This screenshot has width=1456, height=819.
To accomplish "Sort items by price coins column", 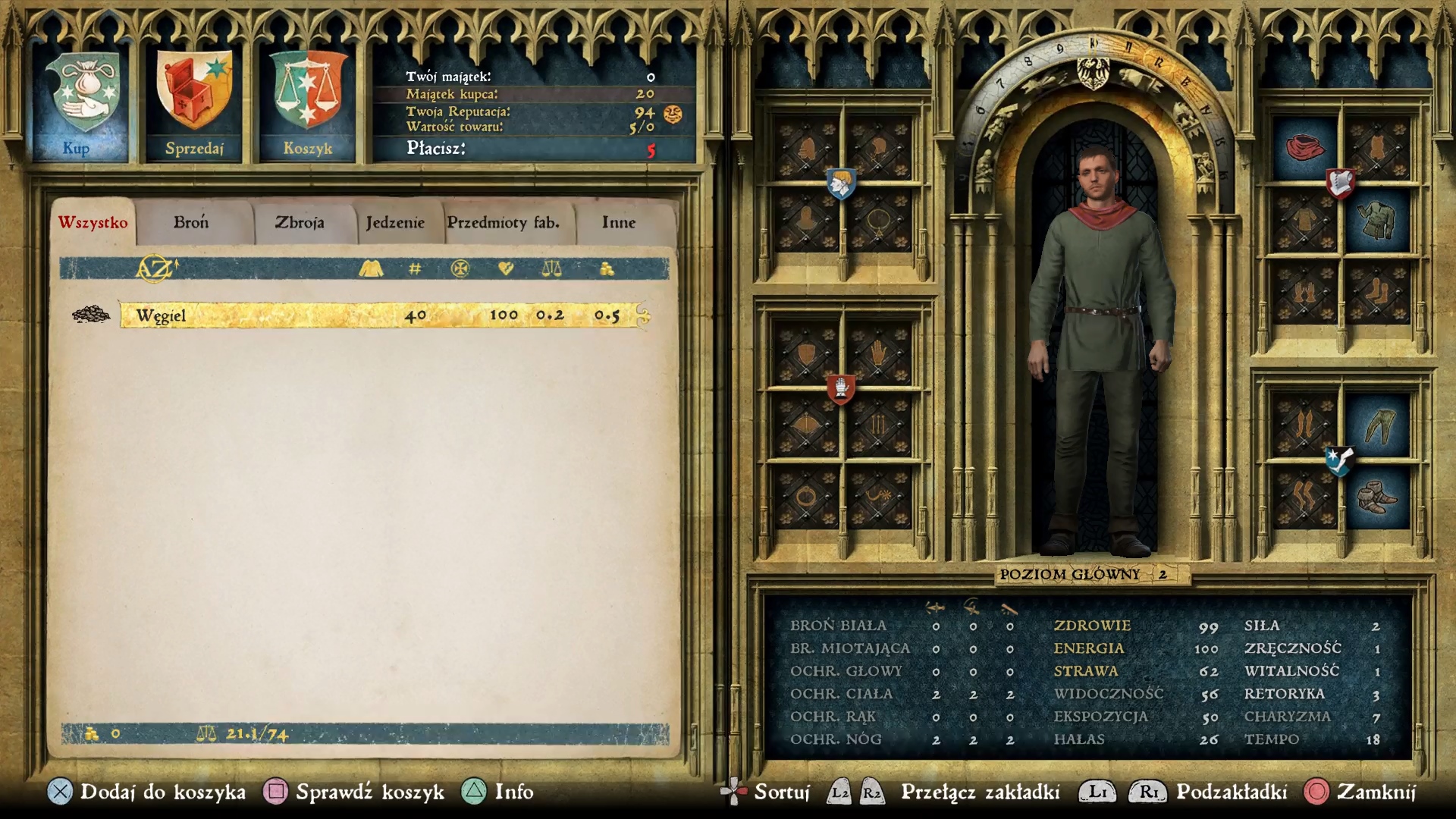I will click(x=607, y=268).
